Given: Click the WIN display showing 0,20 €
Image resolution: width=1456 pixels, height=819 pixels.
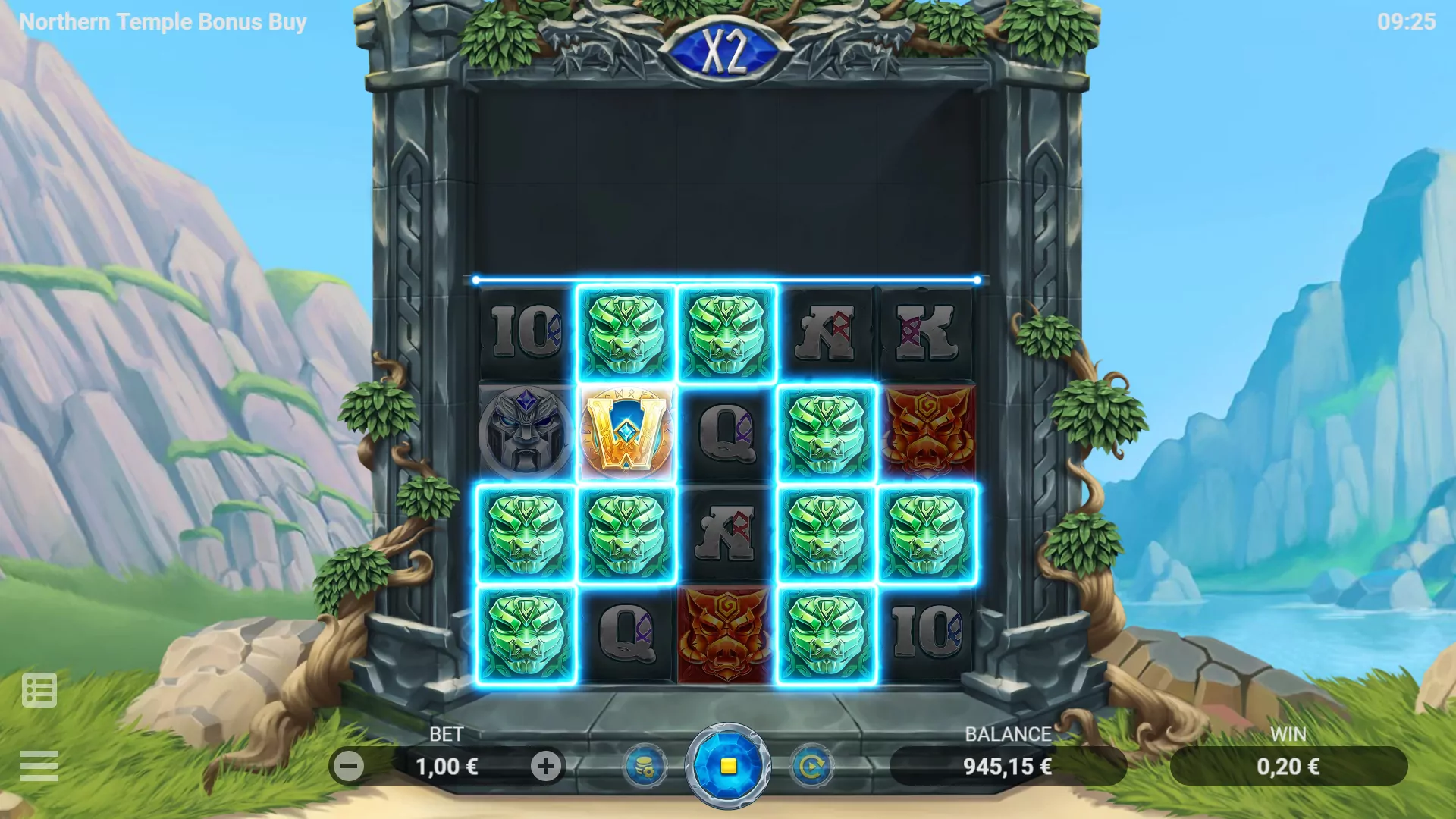Looking at the screenshot, I should click(x=1289, y=766).
